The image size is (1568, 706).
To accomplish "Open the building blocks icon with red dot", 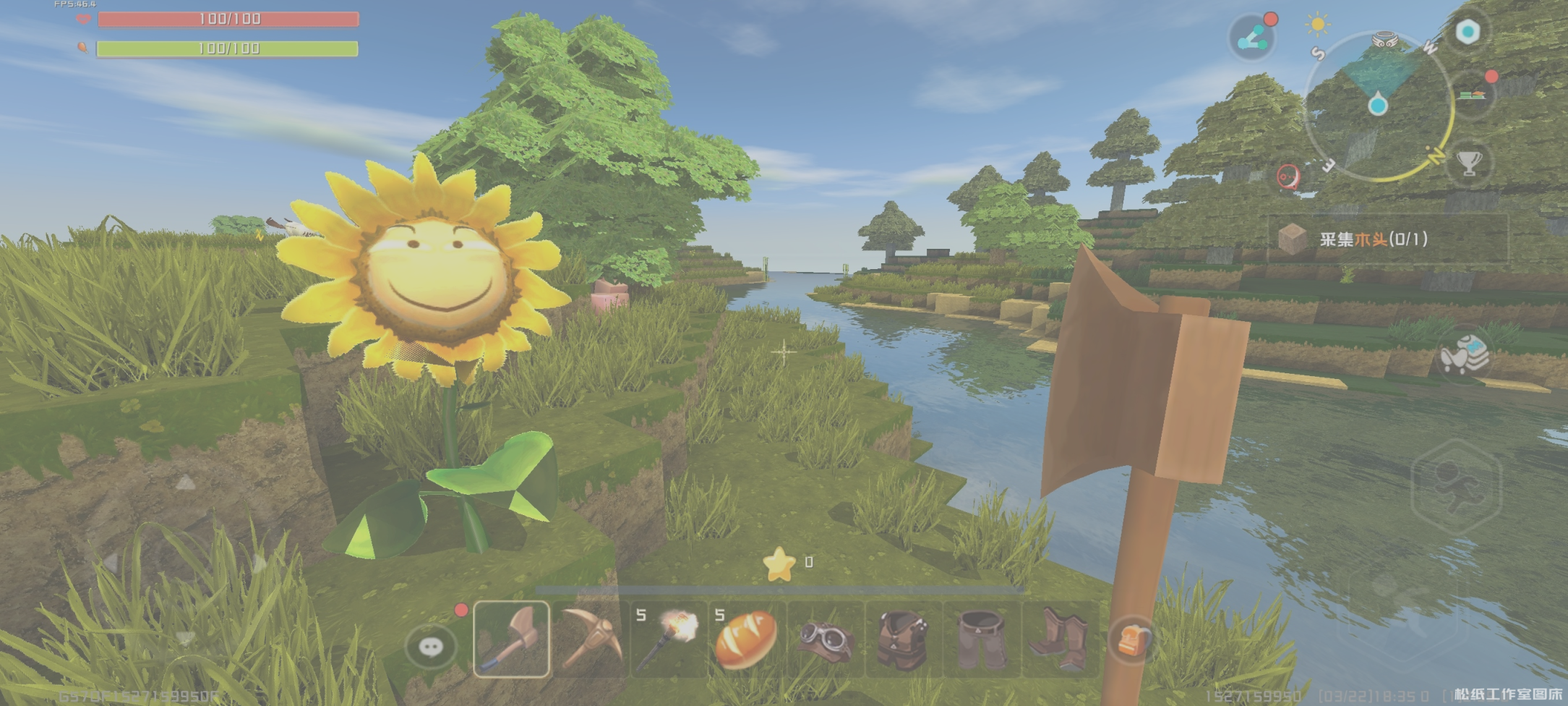I will coord(1471,95).
